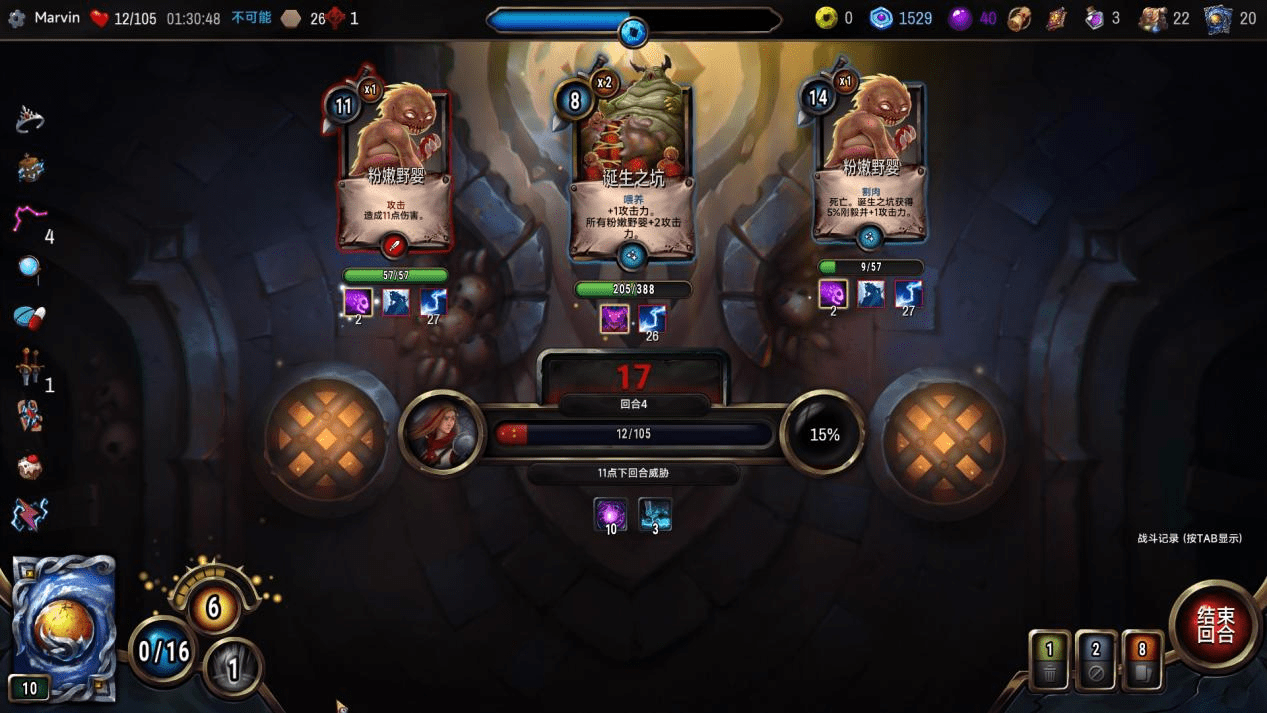The image size is (1267, 713).
Task: Inspect the blue and red pills relic
Action: click(30, 317)
